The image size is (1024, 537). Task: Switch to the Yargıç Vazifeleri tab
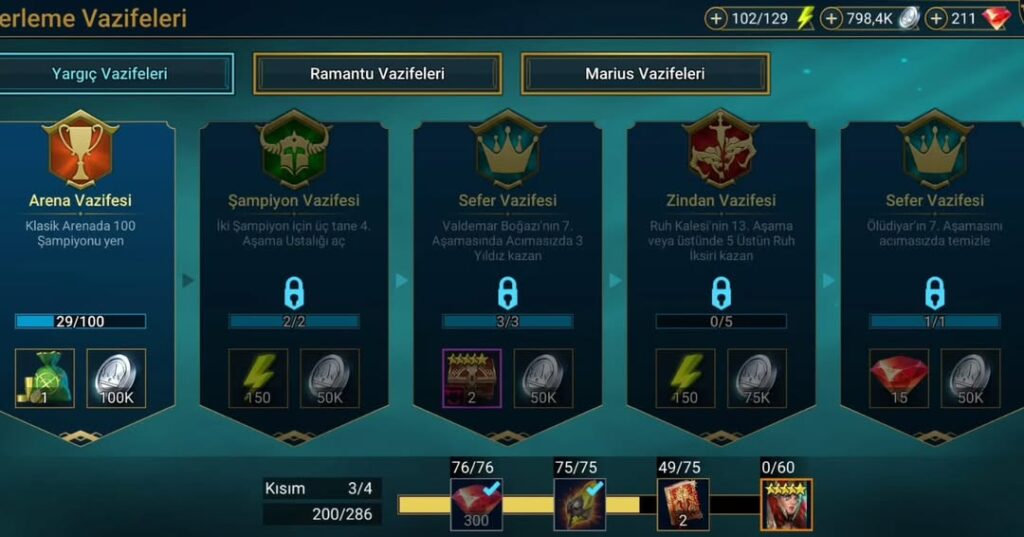(x=110, y=74)
